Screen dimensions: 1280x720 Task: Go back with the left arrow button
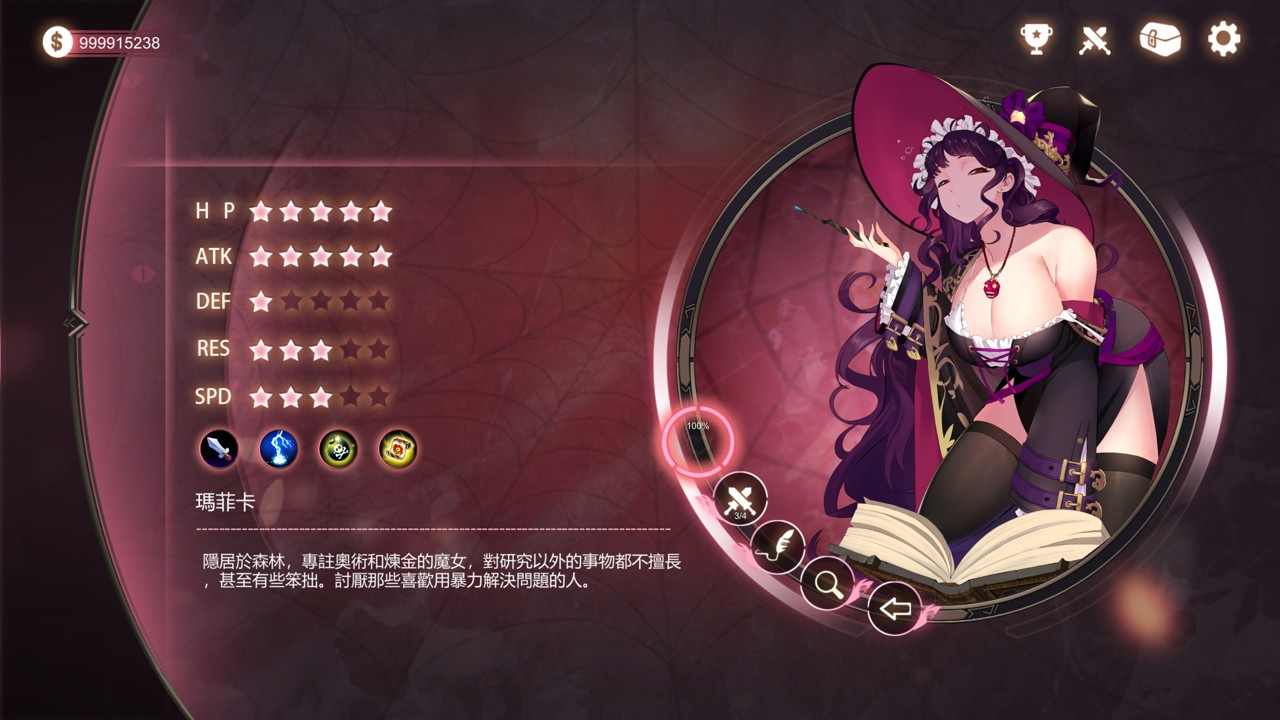894,607
